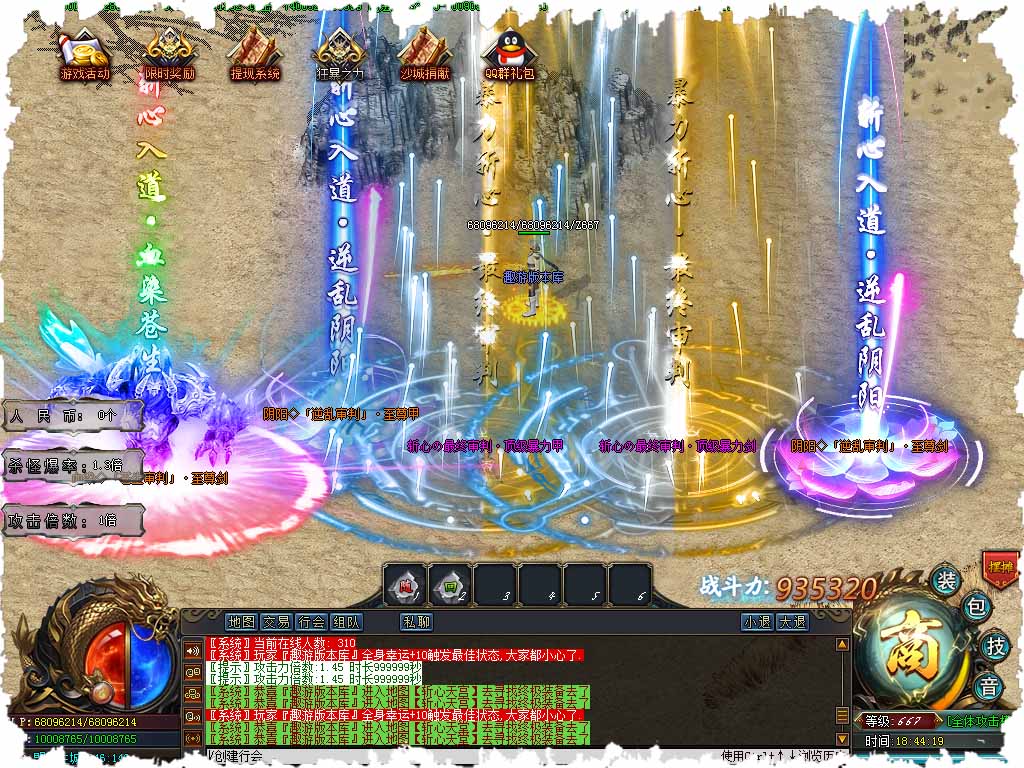Screen dimensions: 1024x768
Task: Open the 行会 guild button
Action: [x=311, y=621]
